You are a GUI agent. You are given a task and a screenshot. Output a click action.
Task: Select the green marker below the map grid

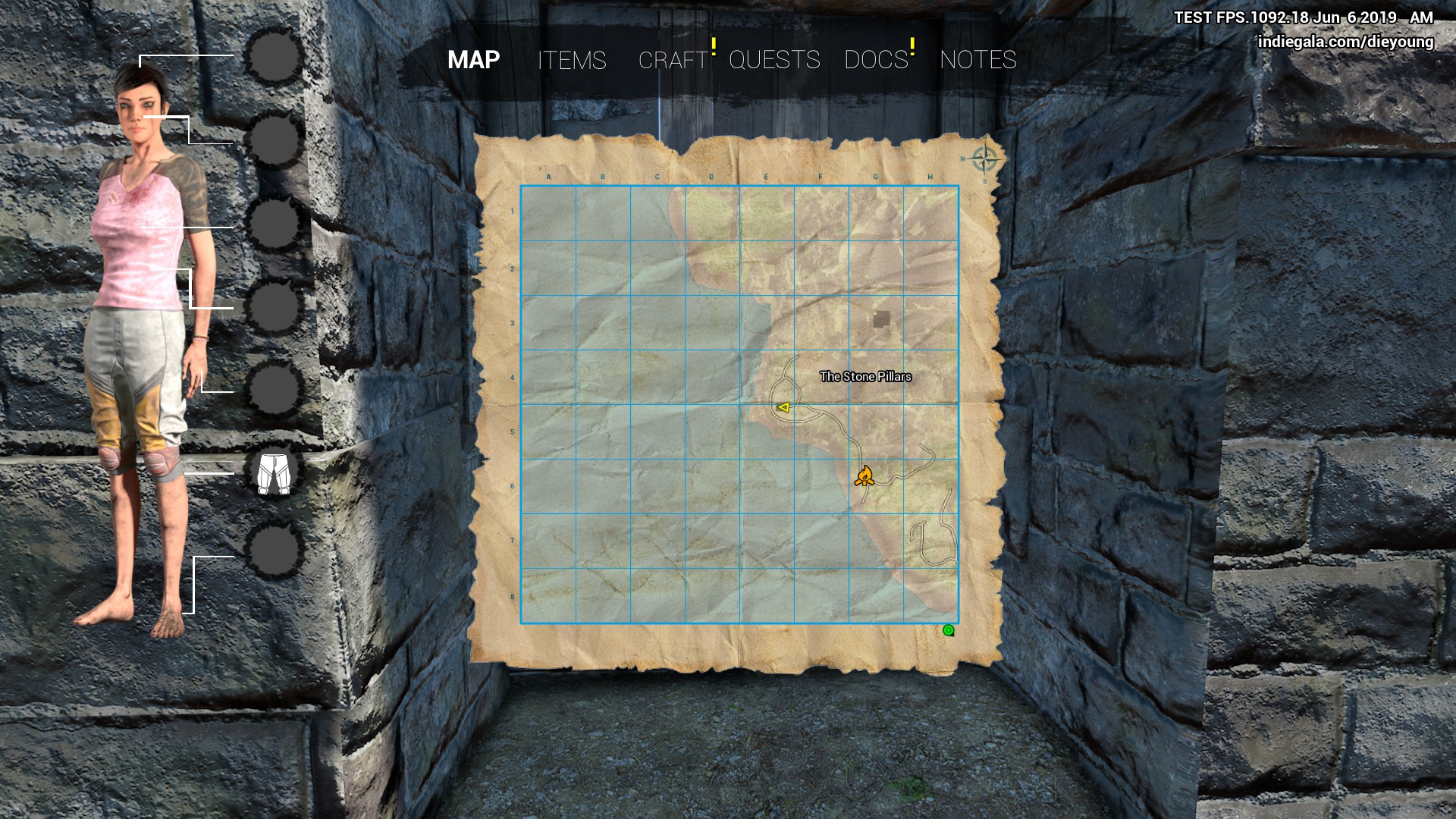948,630
